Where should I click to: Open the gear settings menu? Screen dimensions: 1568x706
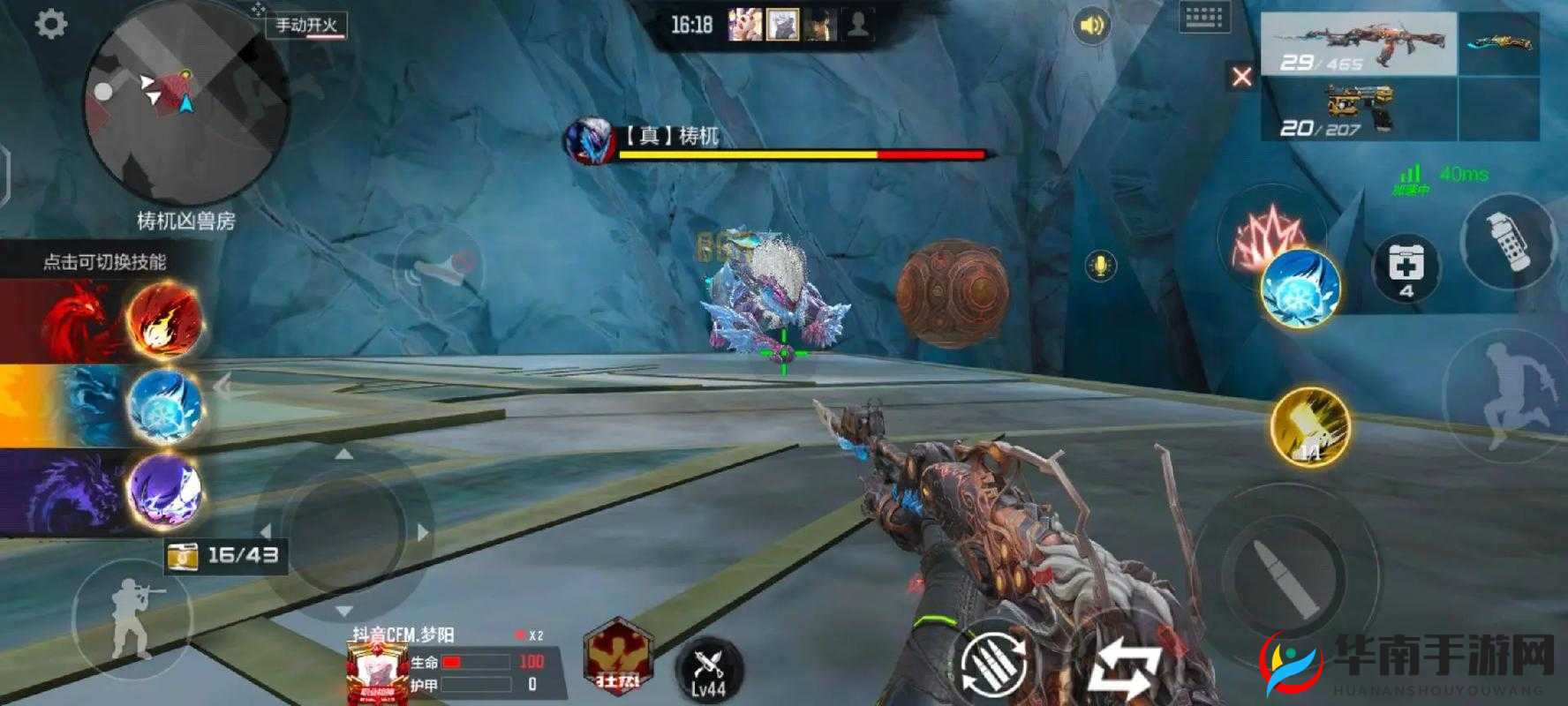coord(50,24)
